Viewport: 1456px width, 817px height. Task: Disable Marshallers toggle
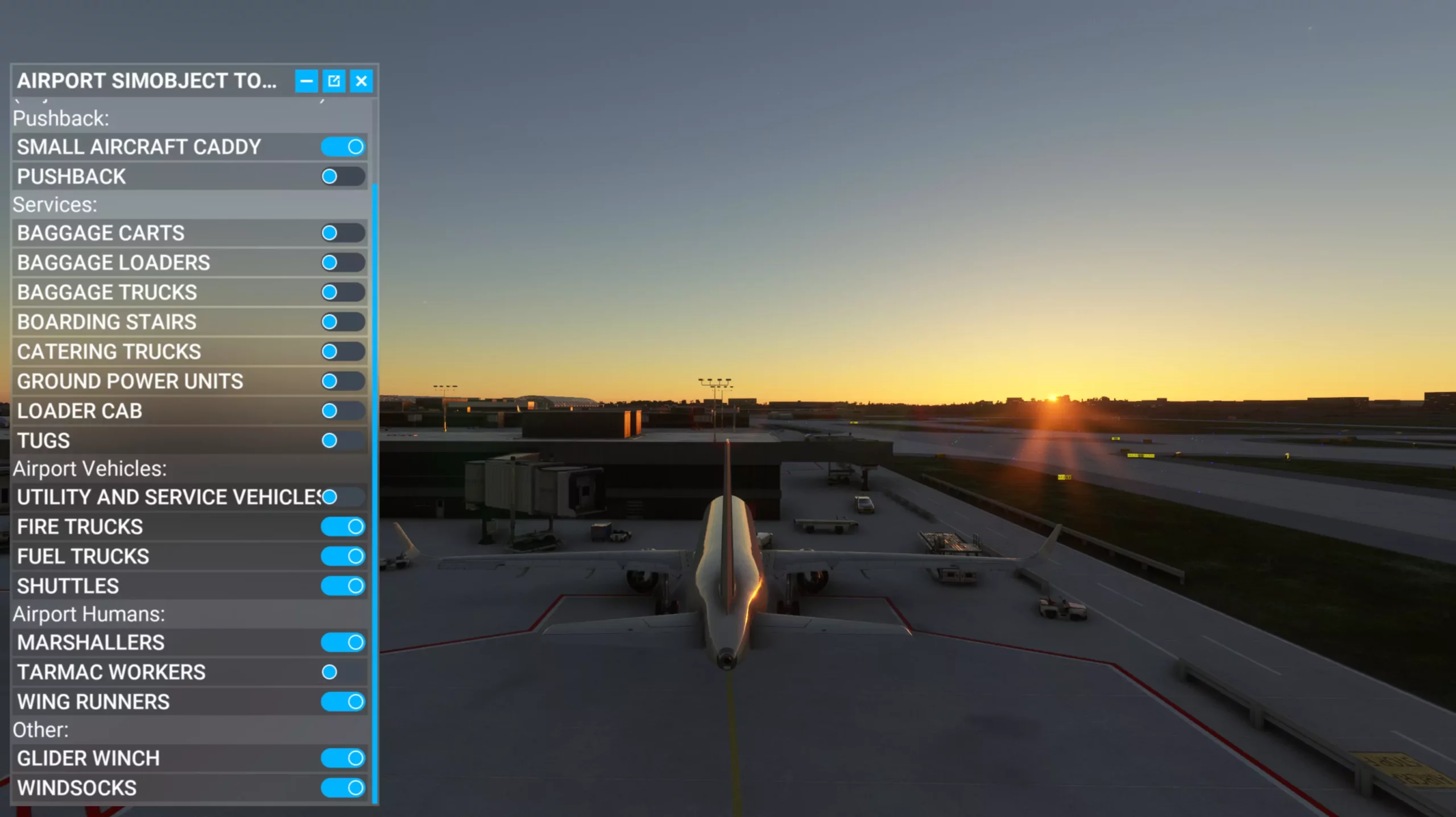(x=343, y=642)
